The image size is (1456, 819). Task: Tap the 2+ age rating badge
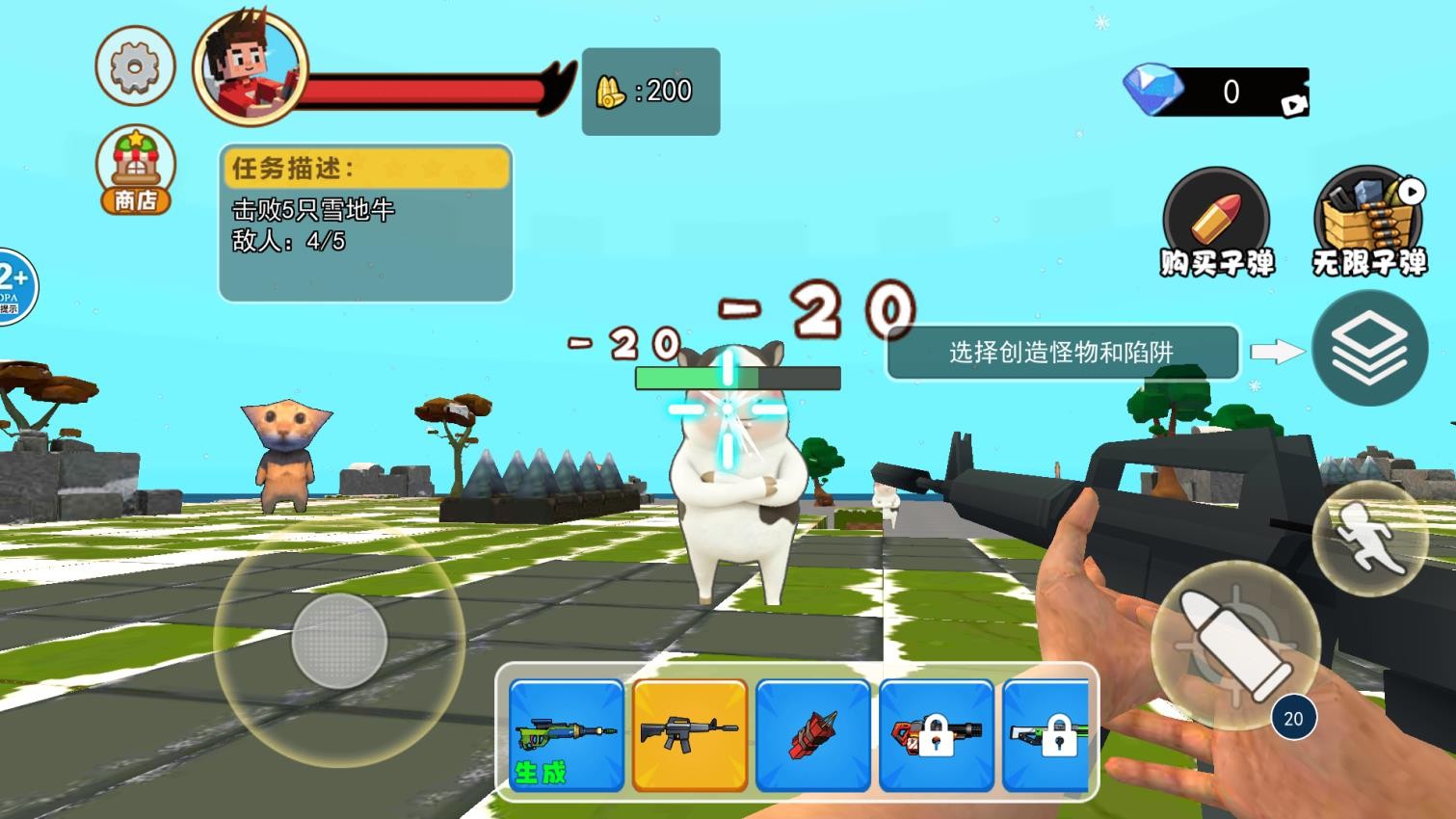(12, 281)
